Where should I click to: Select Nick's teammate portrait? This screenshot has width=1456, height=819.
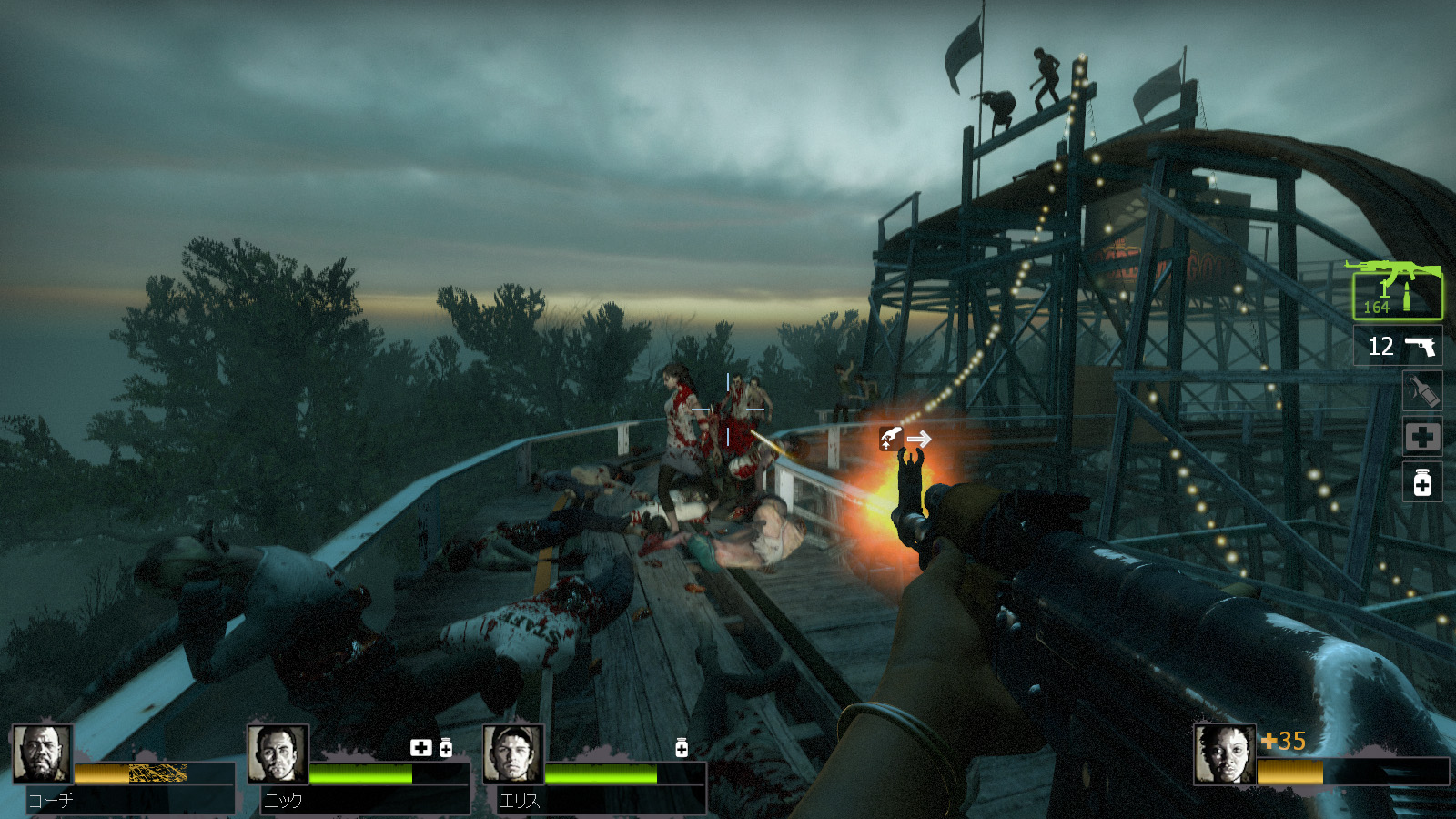coord(278,753)
